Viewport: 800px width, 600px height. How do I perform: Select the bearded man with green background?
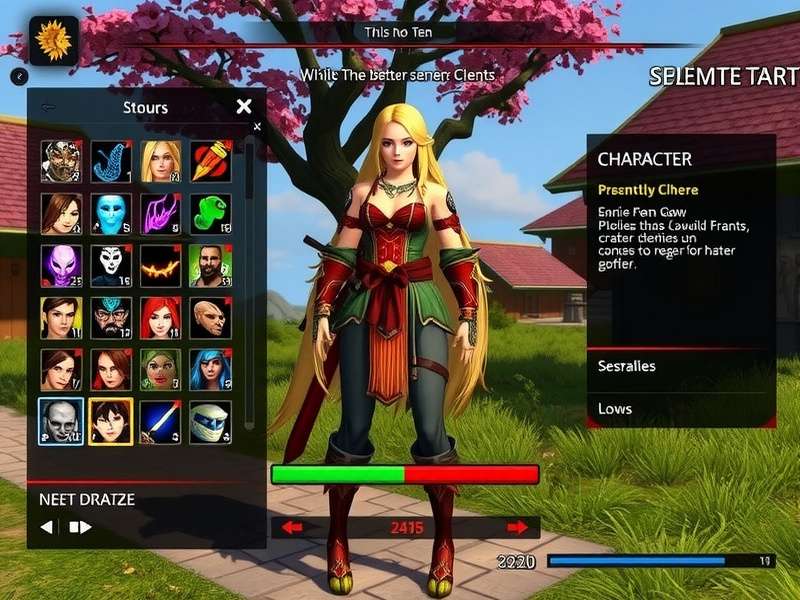(x=210, y=266)
